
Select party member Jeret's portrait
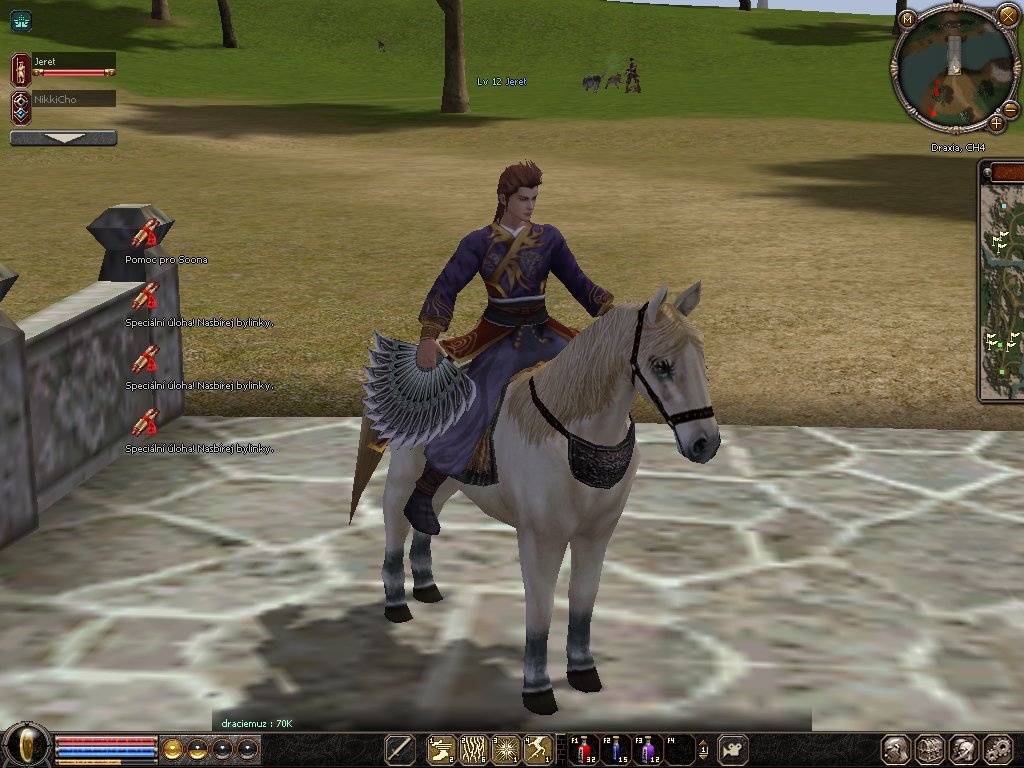tap(20, 69)
